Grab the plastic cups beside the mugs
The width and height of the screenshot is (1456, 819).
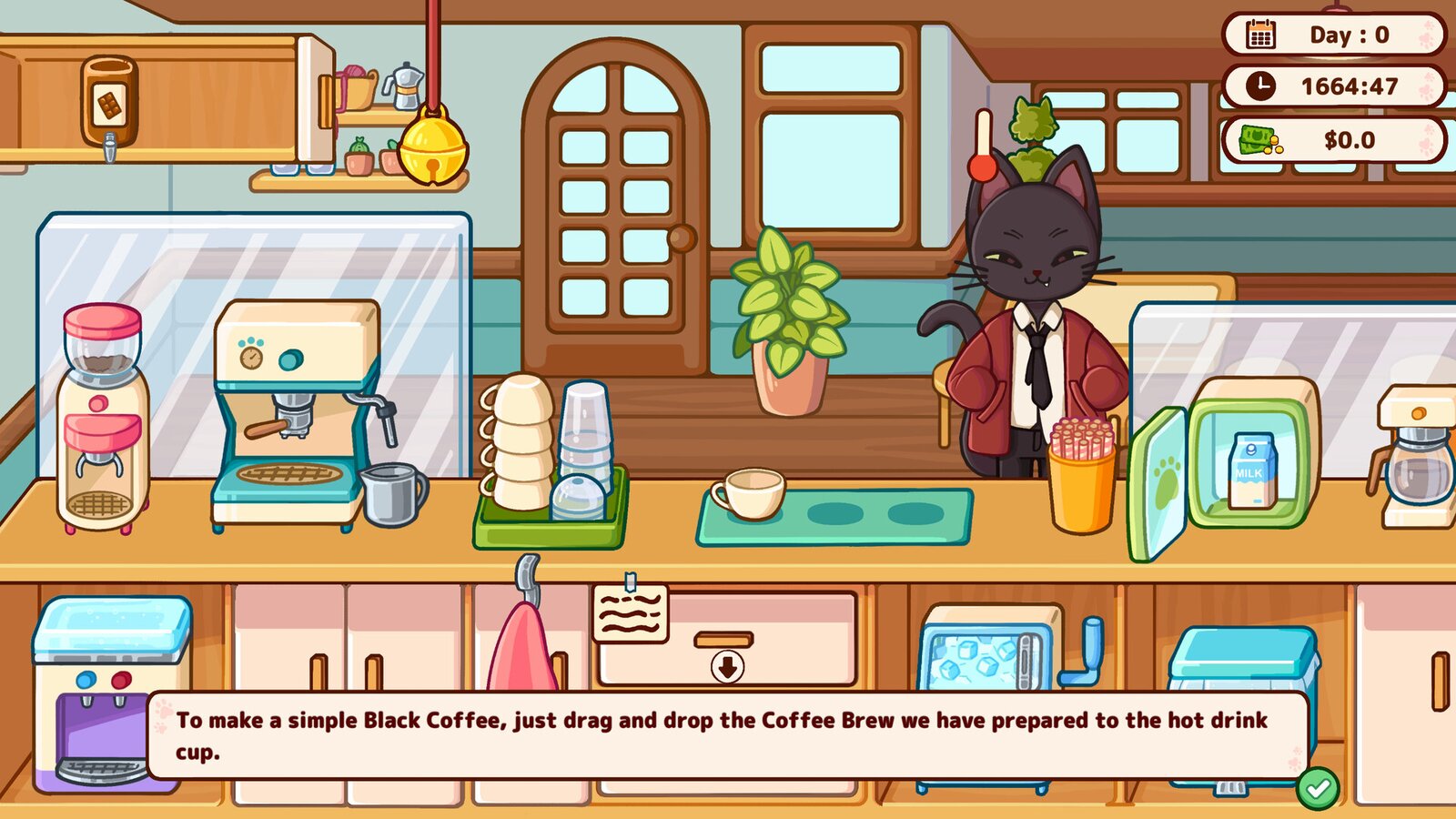click(585, 432)
